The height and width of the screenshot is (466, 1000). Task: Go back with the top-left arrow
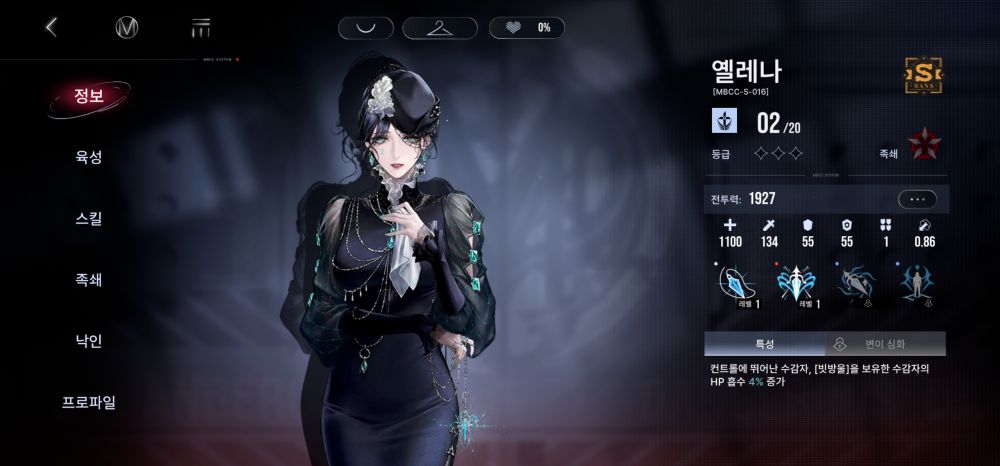pos(52,27)
